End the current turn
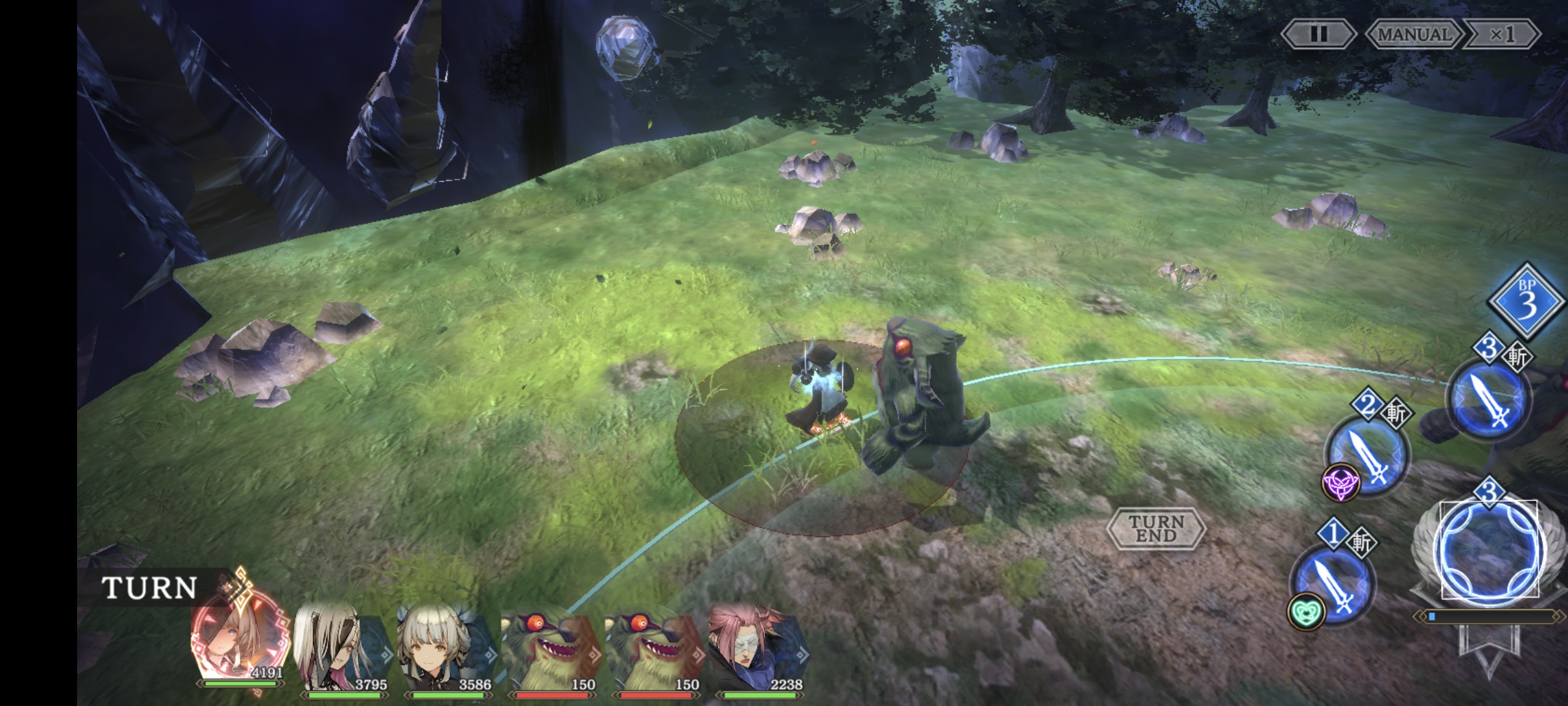The width and height of the screenshot is (1568, 706). tap(1156, 528)
